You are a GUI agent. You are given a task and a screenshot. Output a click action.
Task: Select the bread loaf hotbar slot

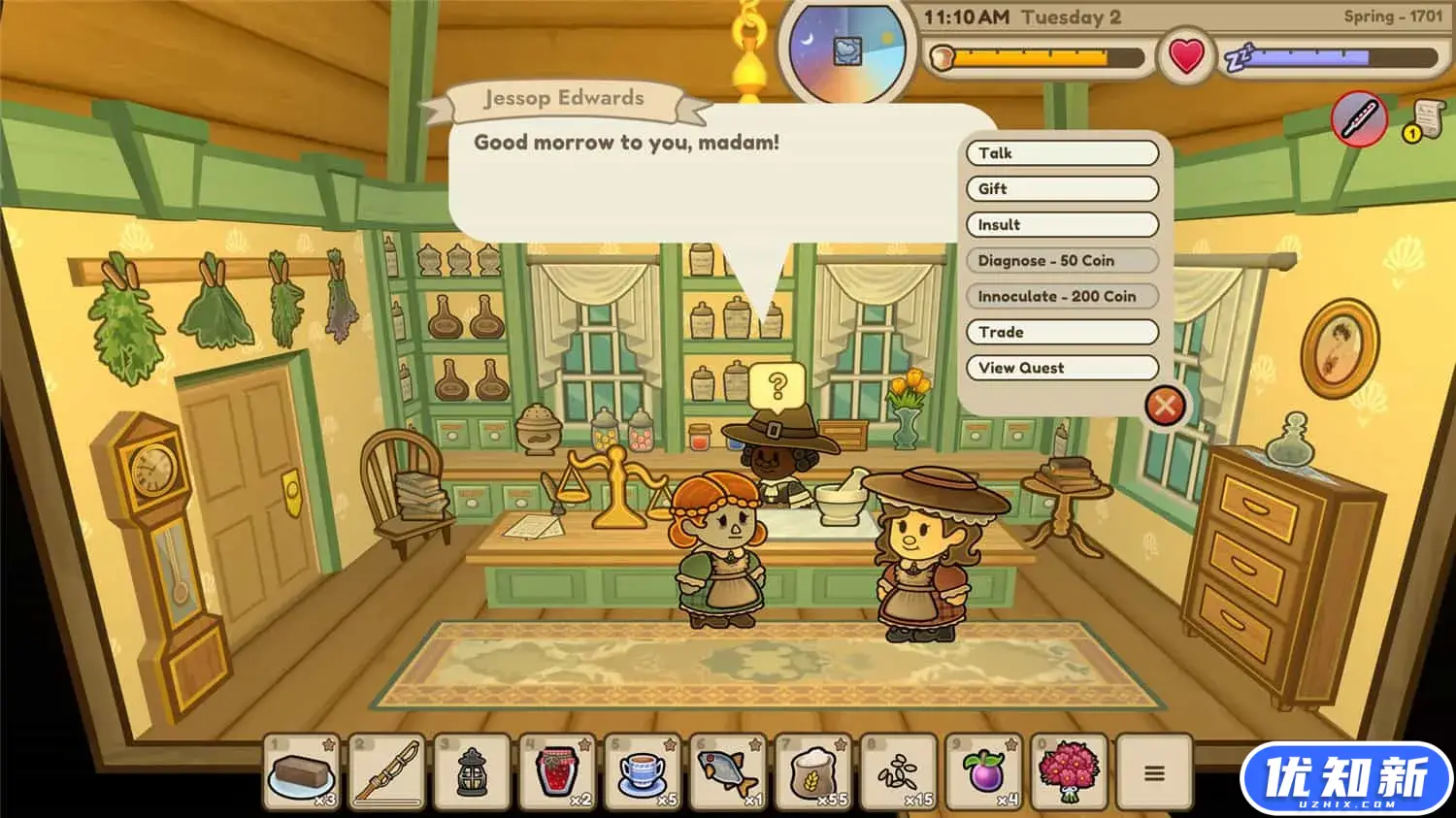pyautogui.click(x=302, y=772)
